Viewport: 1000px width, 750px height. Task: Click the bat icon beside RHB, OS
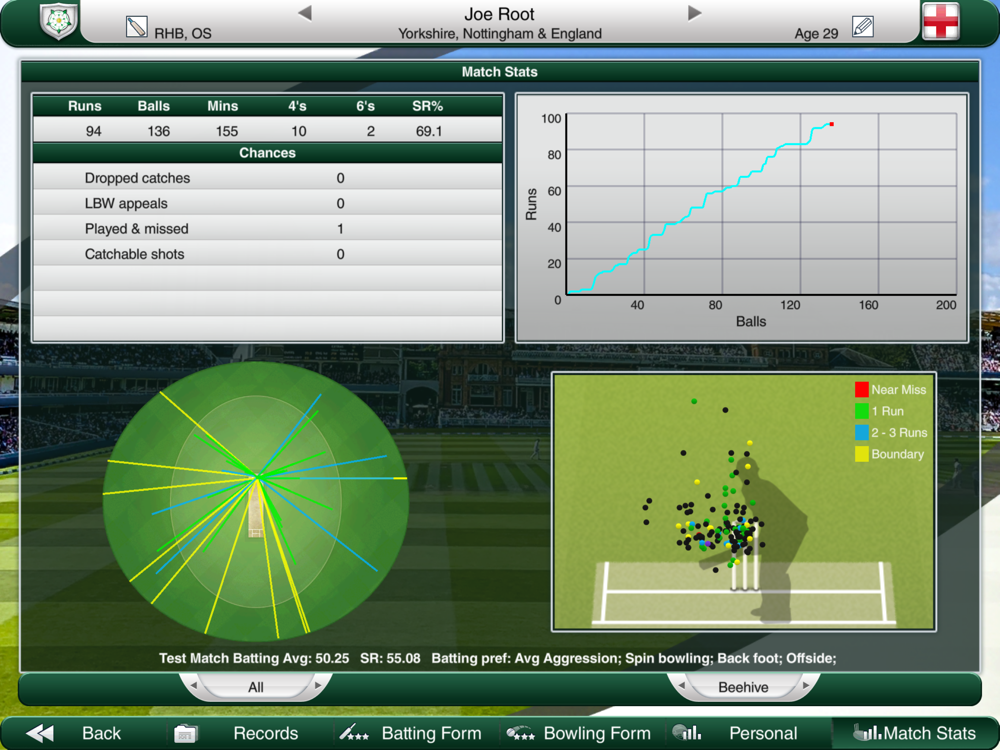pyautogui.click(x=137, y=27)
